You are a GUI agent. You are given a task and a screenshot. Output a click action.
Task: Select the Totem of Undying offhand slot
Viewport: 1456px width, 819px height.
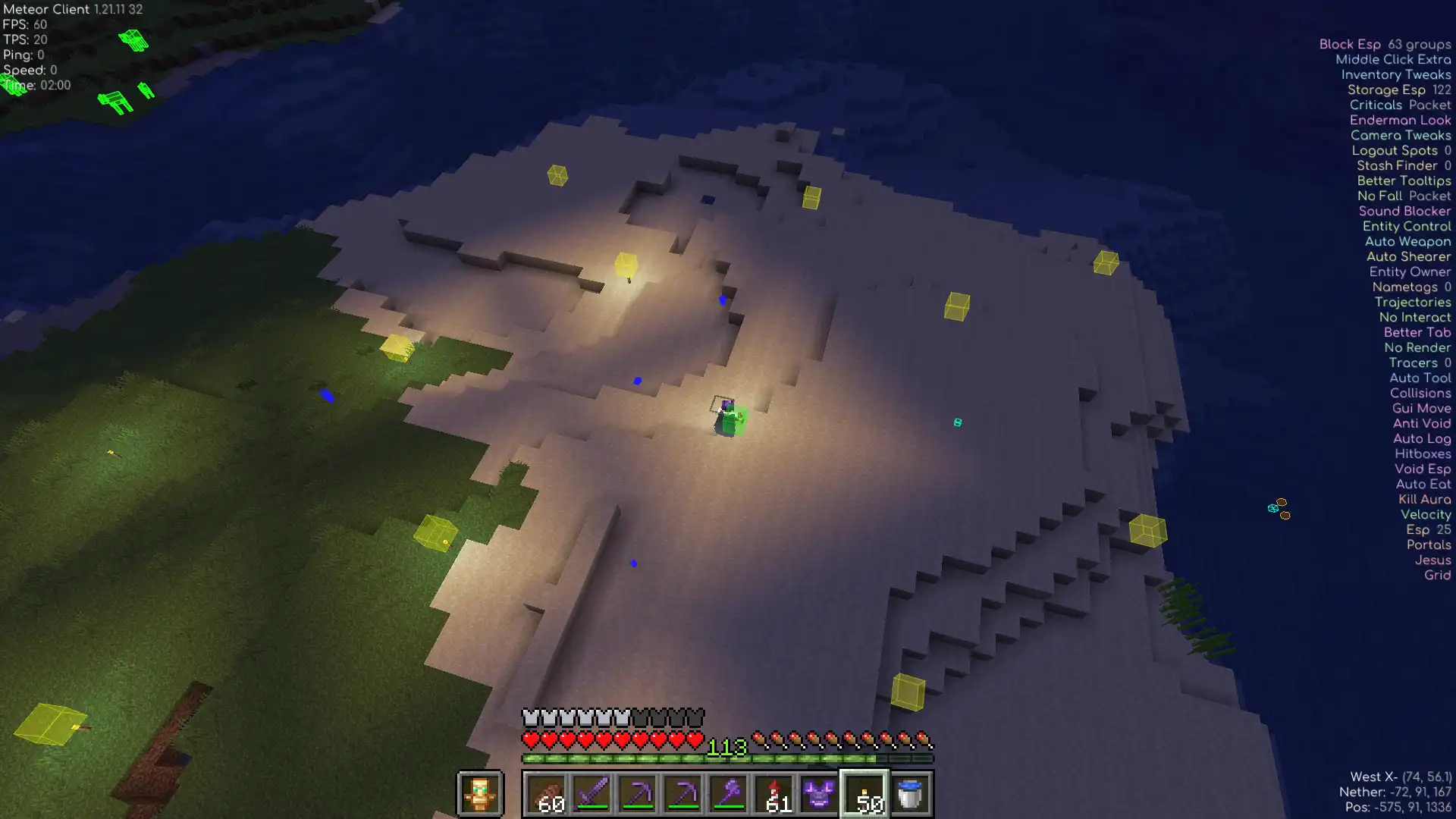[x=479, y=793]
